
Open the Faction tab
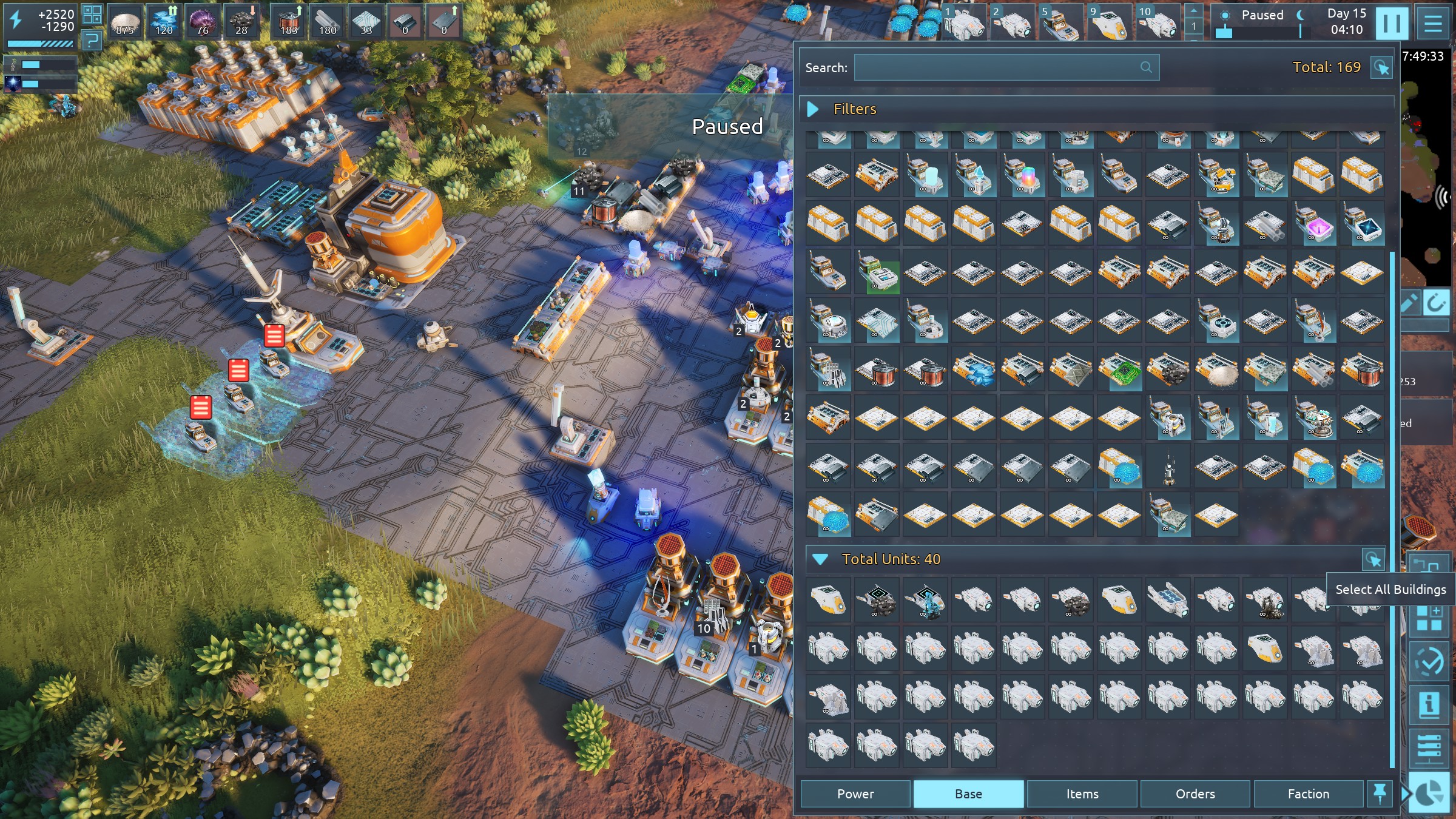pos(1309,794)
